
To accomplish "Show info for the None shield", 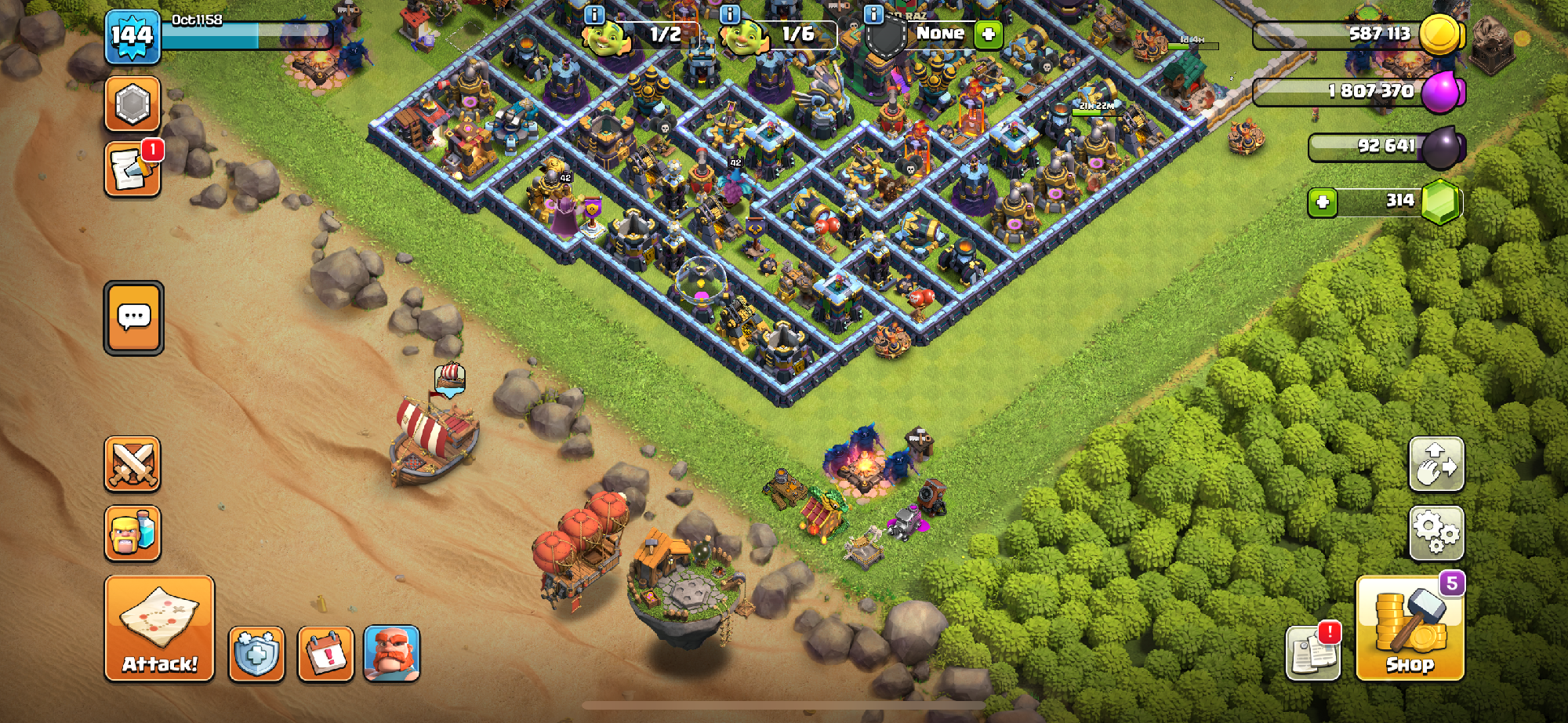I will [873, 15].
